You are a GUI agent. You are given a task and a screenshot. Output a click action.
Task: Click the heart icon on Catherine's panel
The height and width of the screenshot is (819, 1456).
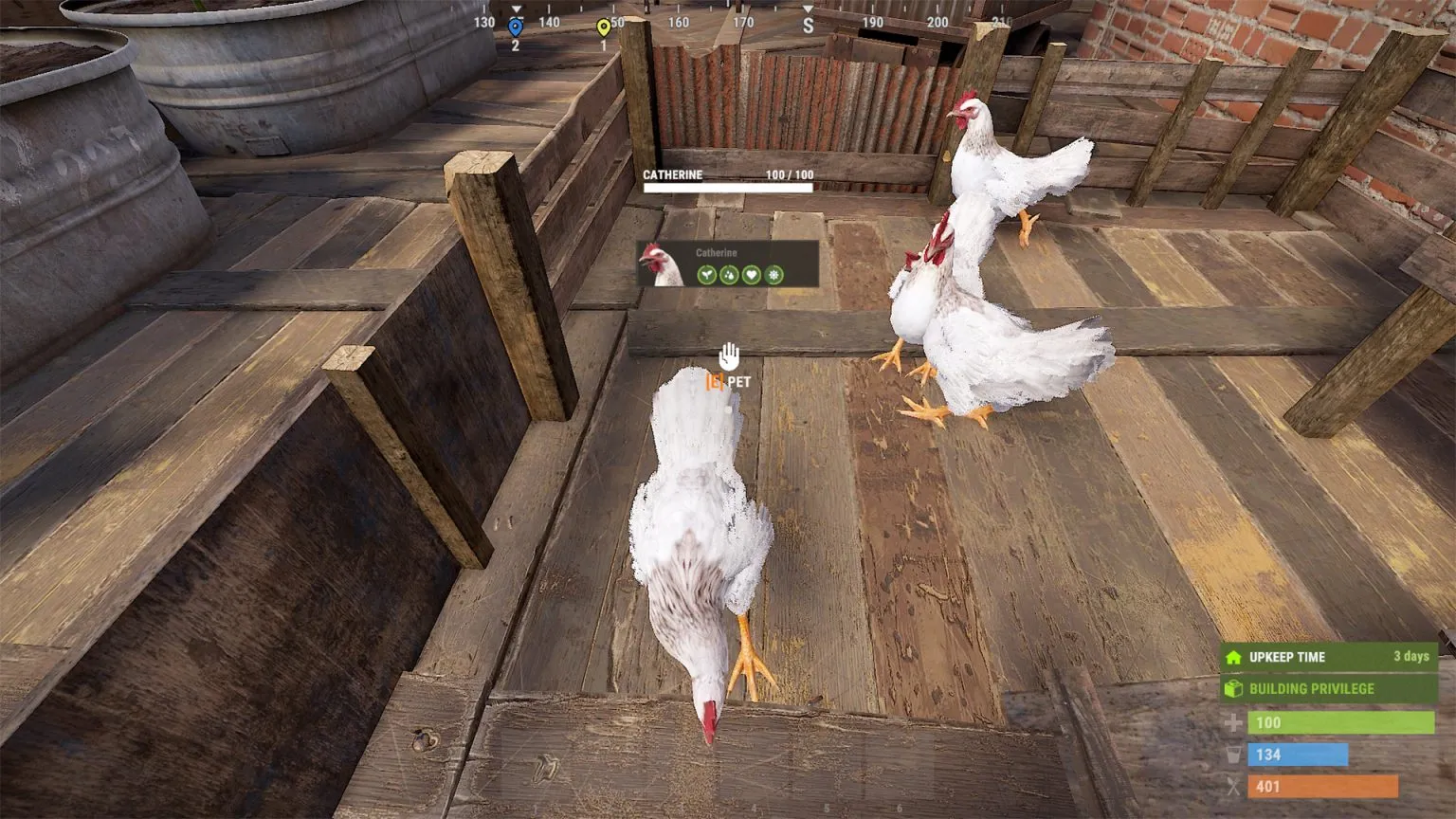click(x=752, y=275)
